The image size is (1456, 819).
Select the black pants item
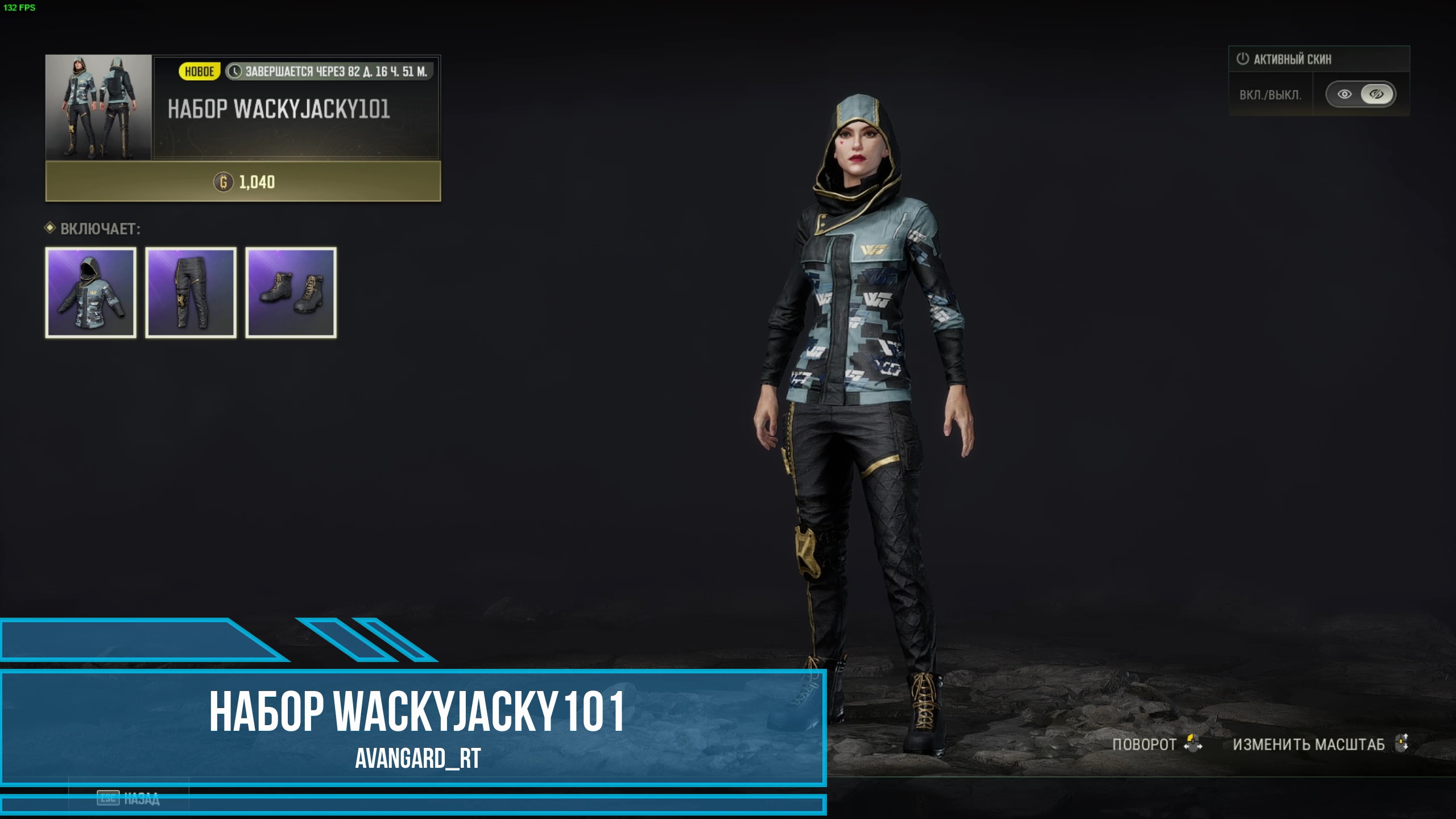click(191, 293)
